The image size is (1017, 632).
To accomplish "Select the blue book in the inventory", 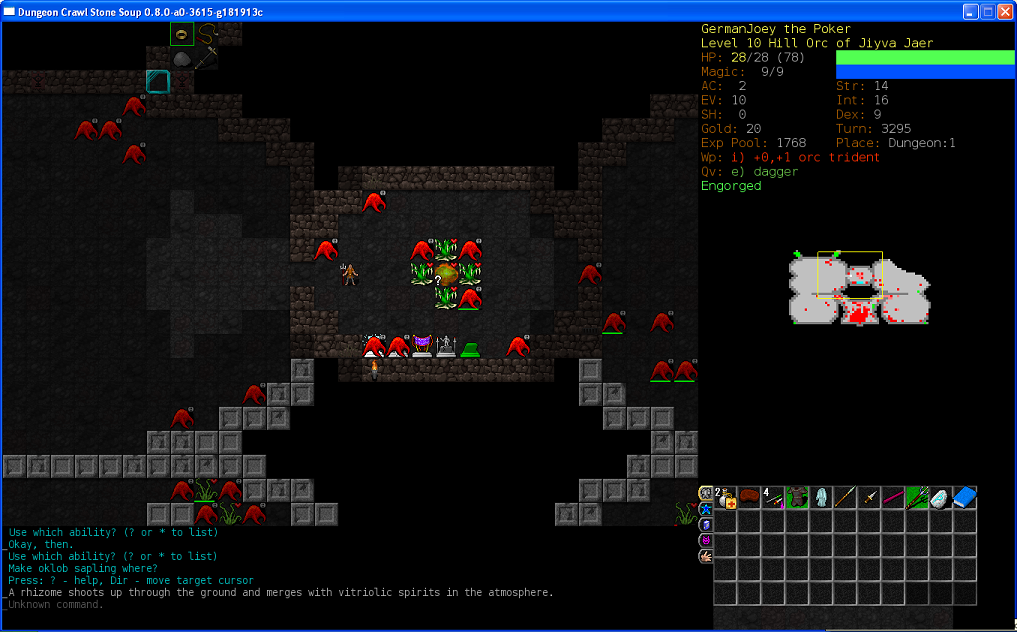I will [965, 497].
